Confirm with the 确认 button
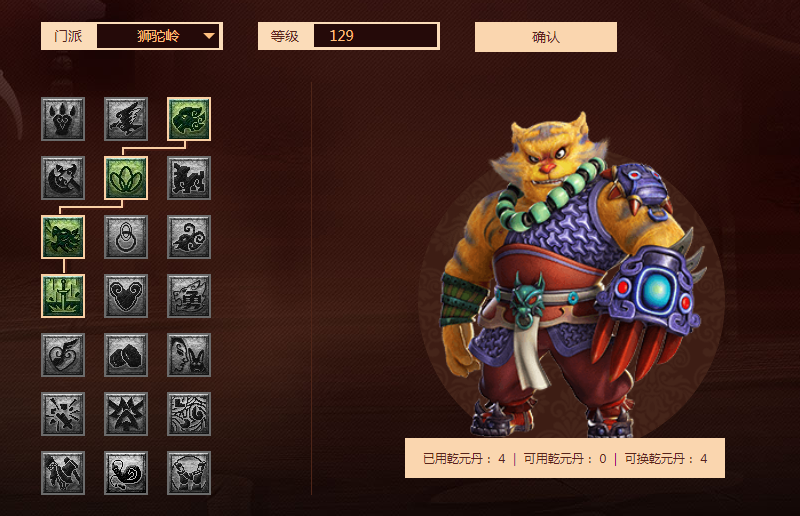 tap(546, 37)
